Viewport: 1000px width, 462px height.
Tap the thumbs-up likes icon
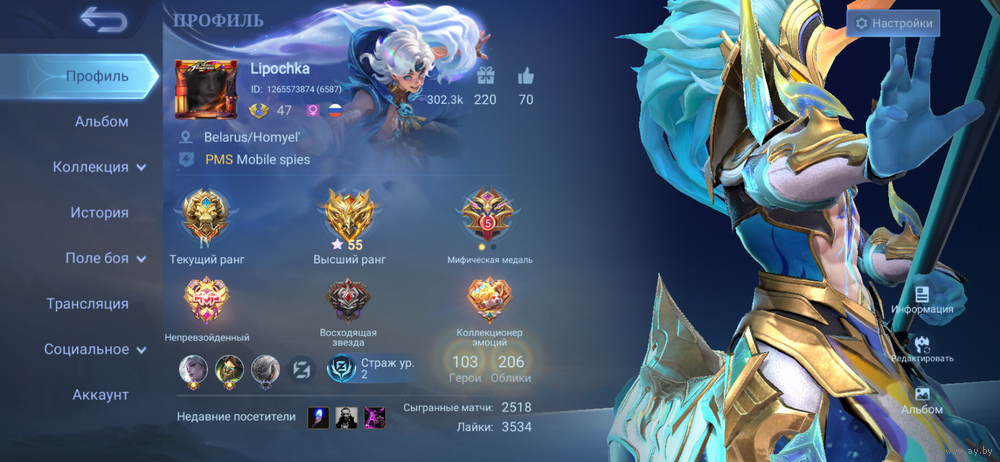click(526, 77)
